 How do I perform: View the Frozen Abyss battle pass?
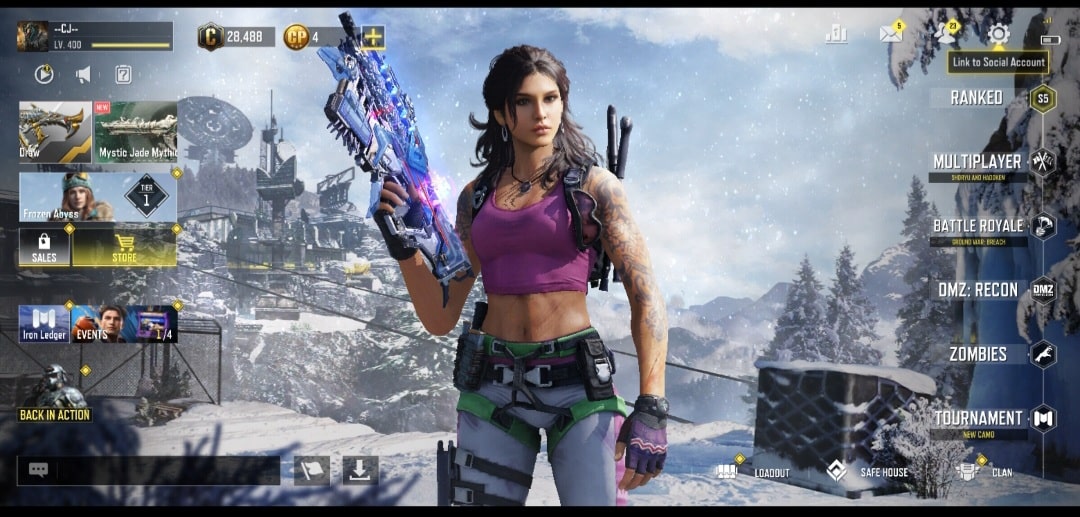97,197
